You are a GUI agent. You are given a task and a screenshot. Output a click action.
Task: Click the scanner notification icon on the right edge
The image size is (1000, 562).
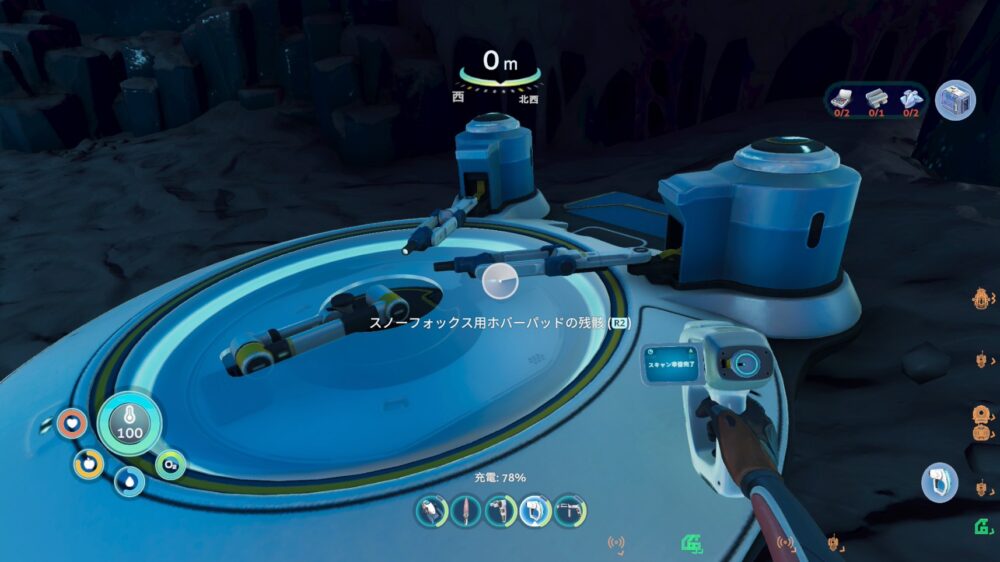pos(939,482)
